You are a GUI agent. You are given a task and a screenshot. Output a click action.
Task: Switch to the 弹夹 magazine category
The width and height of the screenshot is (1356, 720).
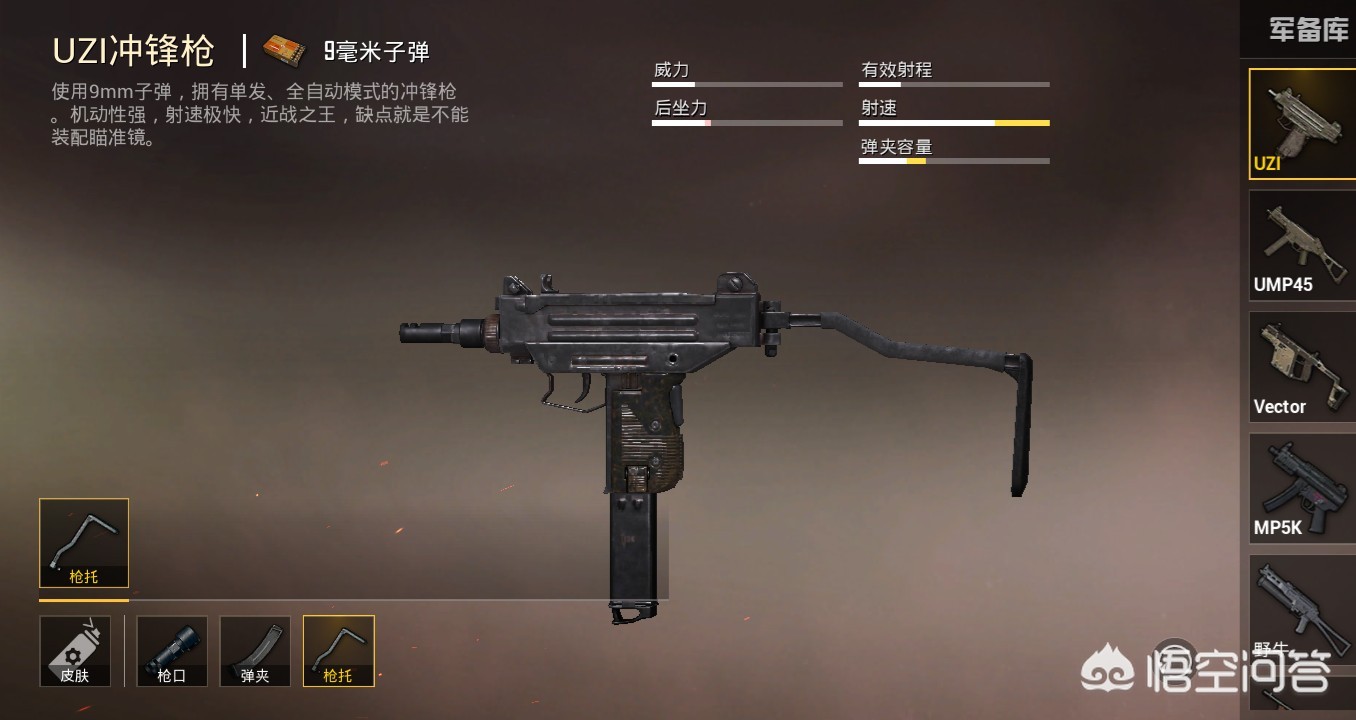(x=255, y=651)
